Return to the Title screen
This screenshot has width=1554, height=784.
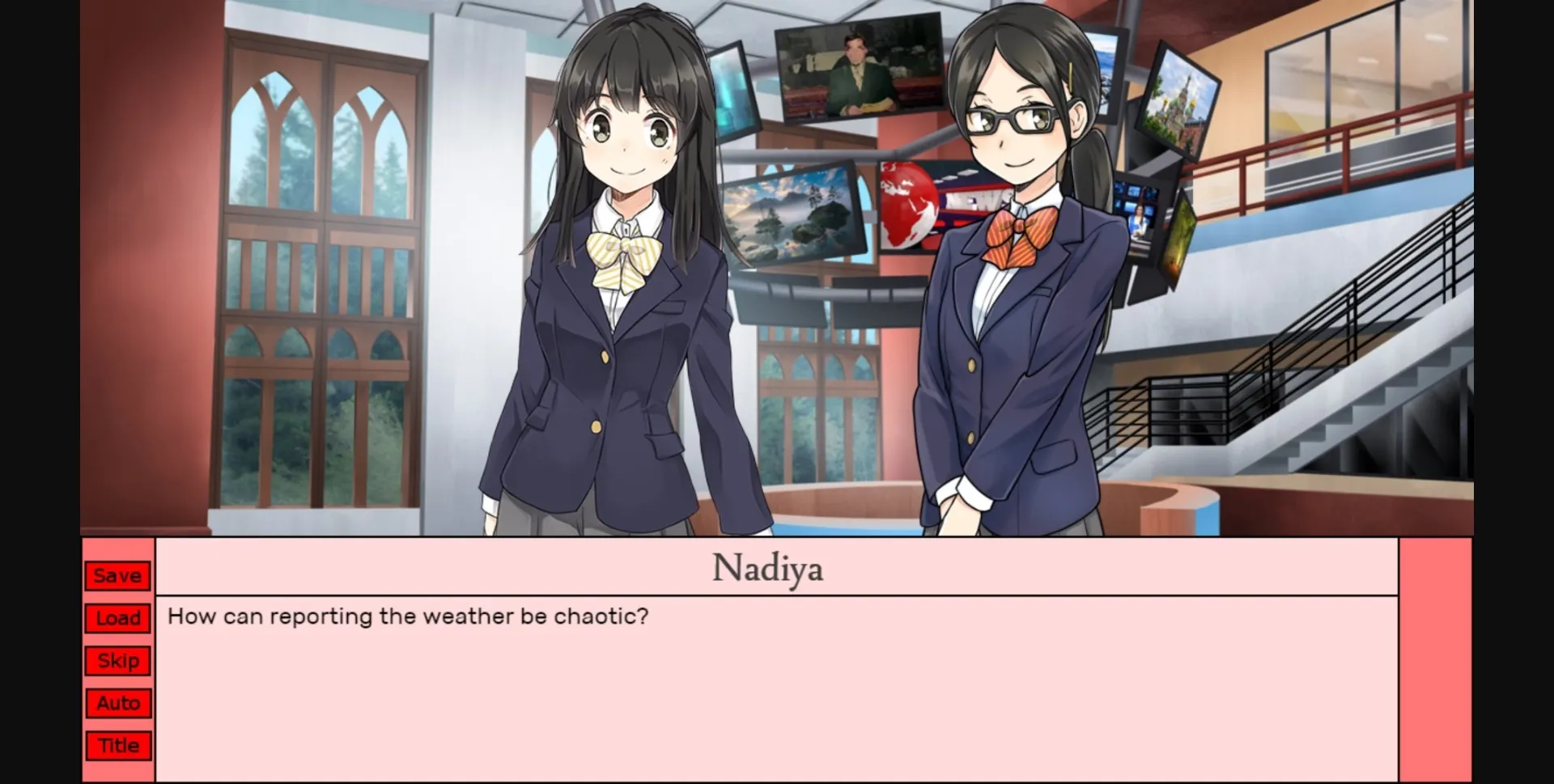pos(117,744)
